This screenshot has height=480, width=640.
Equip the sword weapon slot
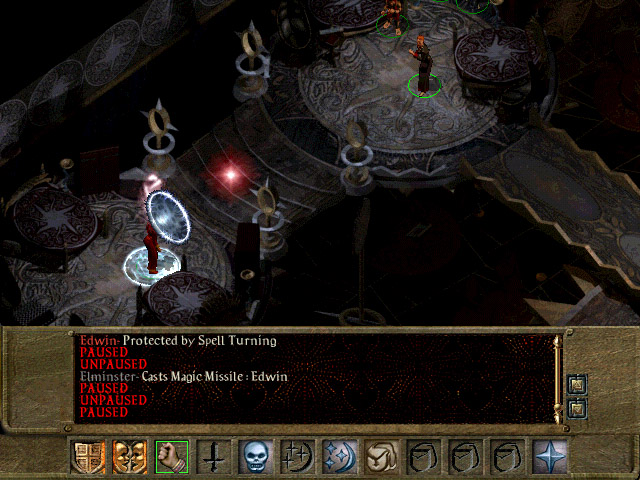[x=213, y=457]
